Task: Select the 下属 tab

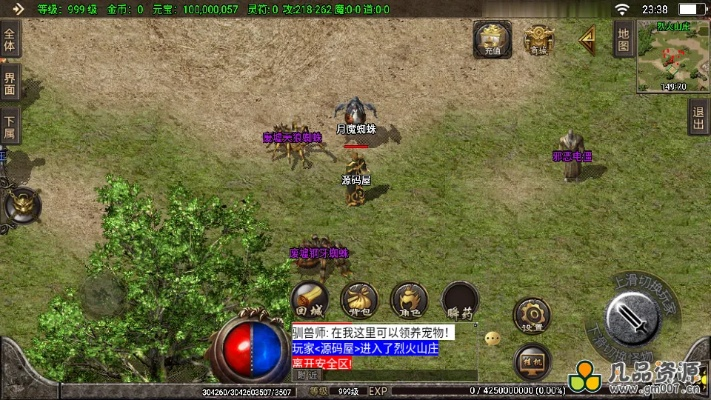Action: pyautogui.click(x=9, y=126)
